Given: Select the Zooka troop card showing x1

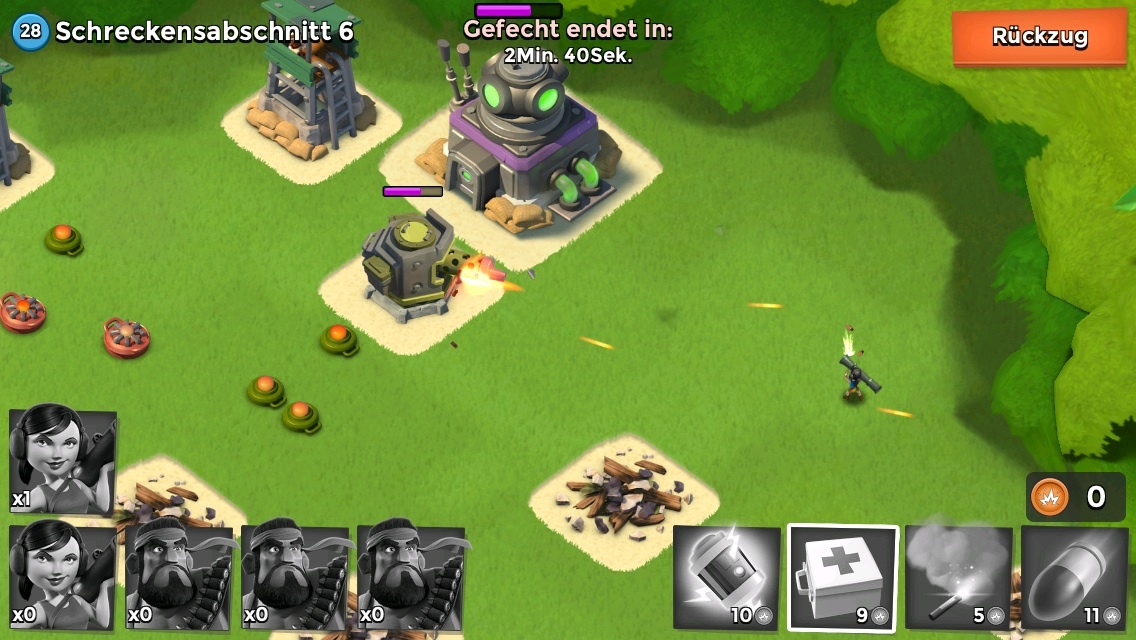Looking at the screenshot, I should pyautogui.click(x=61, y=459).
